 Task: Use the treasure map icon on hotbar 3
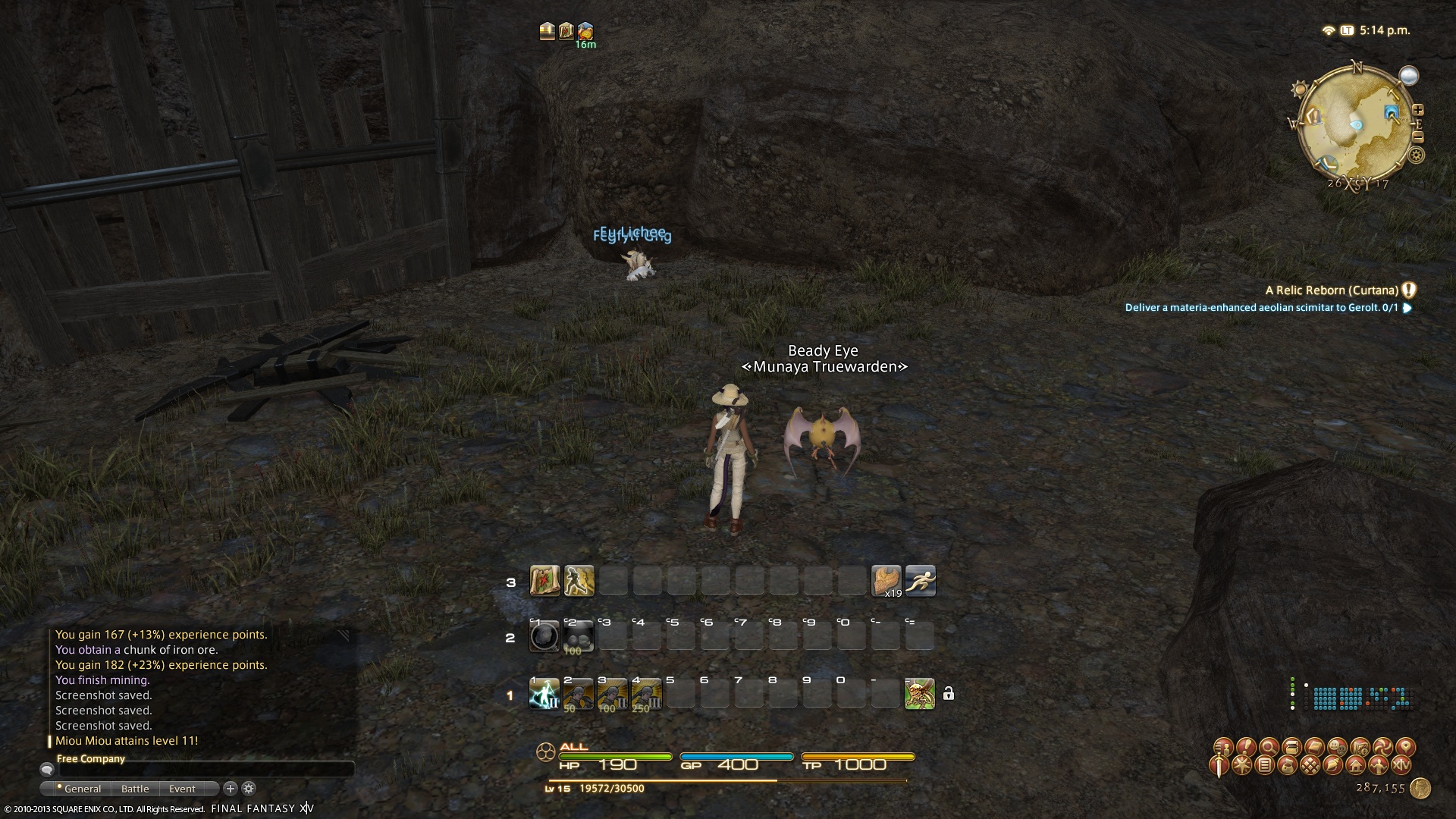[544, 581]
